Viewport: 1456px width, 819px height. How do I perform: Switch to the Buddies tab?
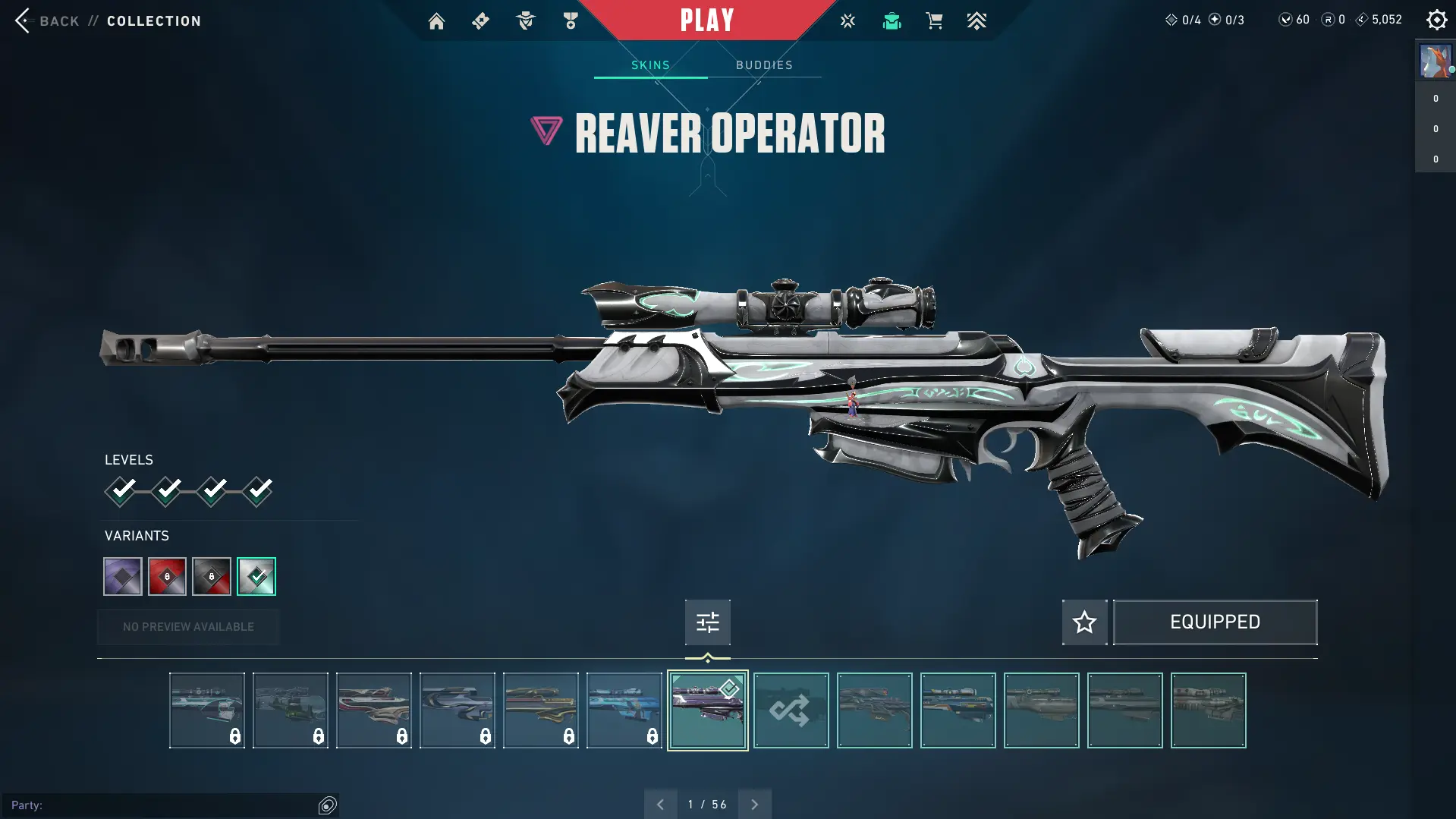pos(764,65)
